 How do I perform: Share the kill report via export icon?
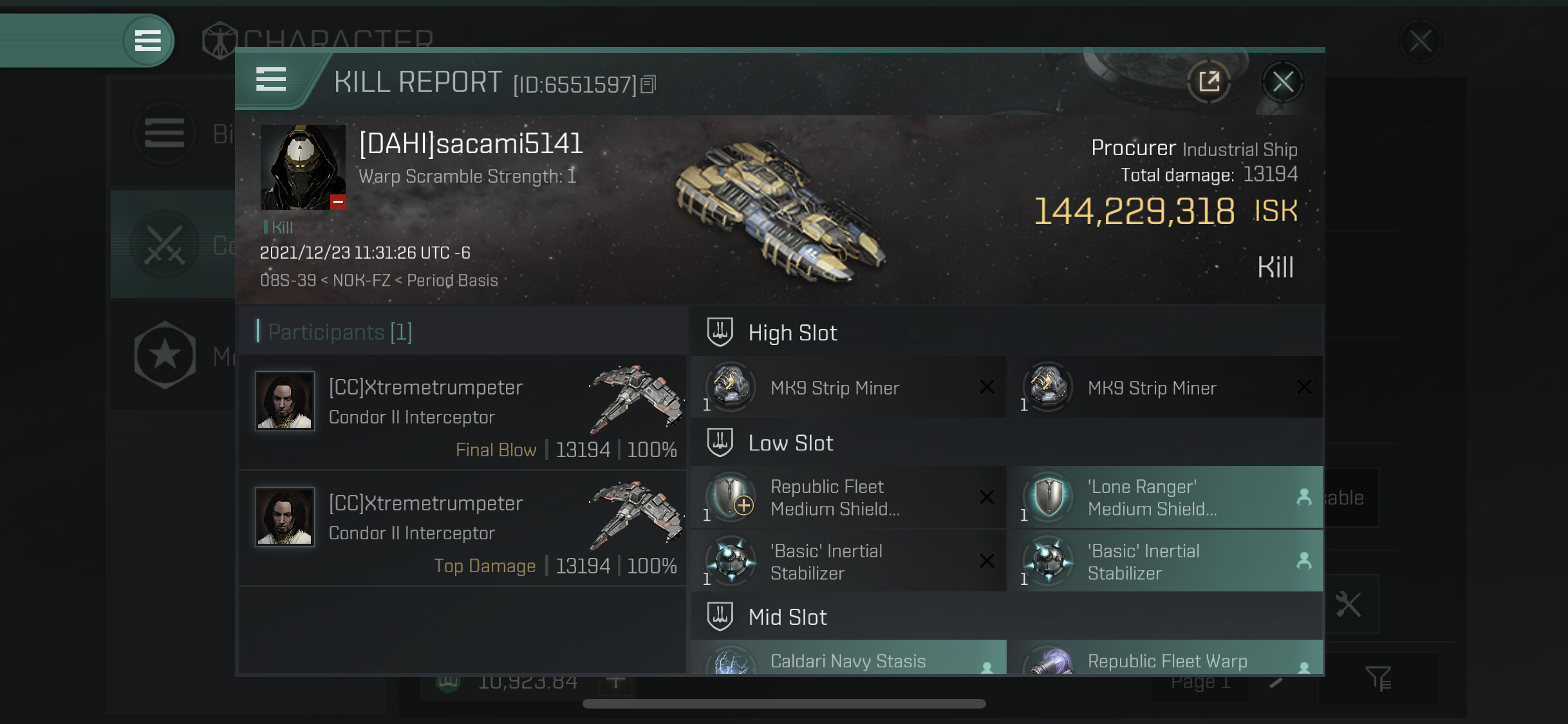[x=1208, y=82]
